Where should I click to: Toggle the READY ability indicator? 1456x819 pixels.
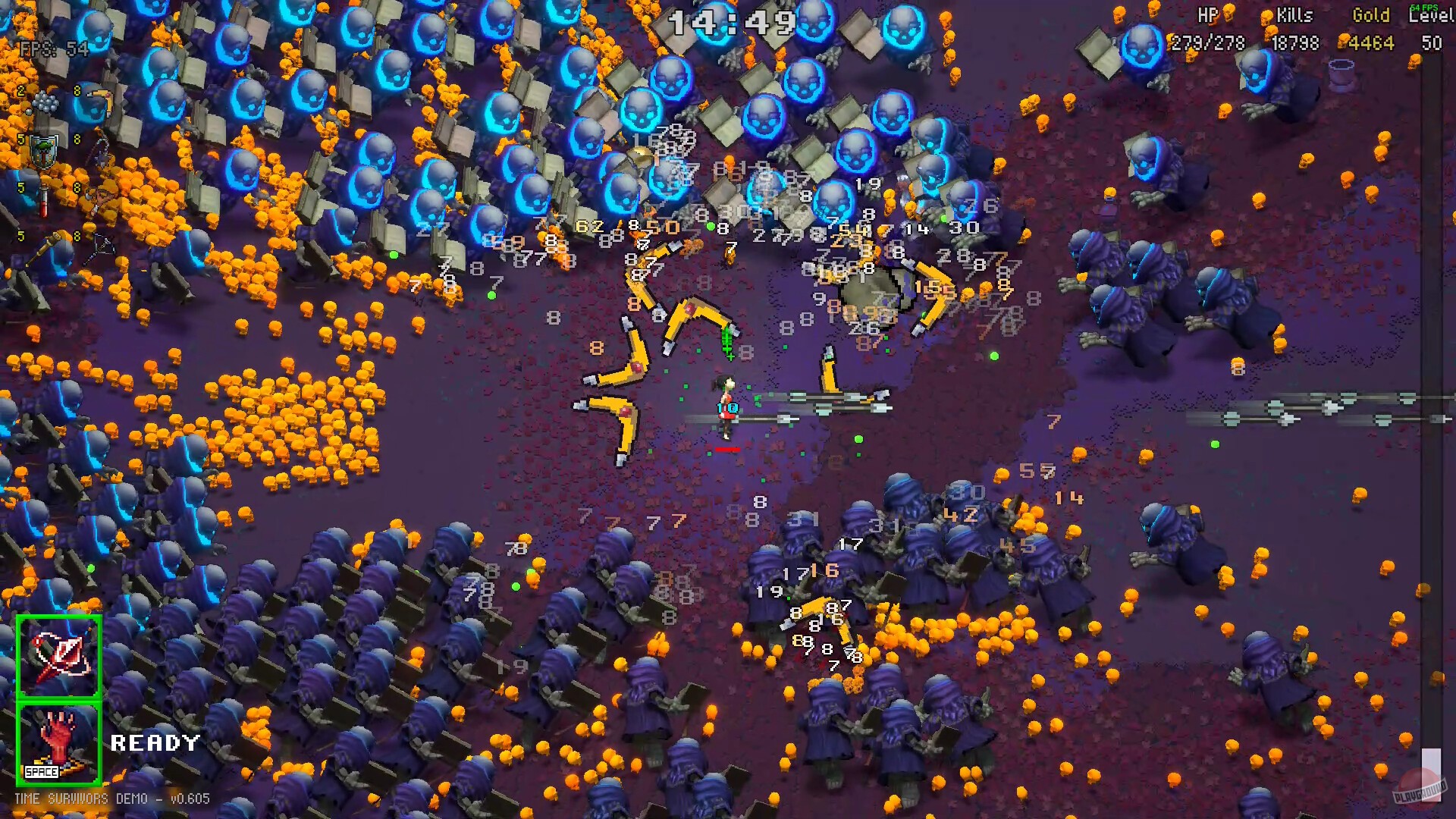(154, 742)
